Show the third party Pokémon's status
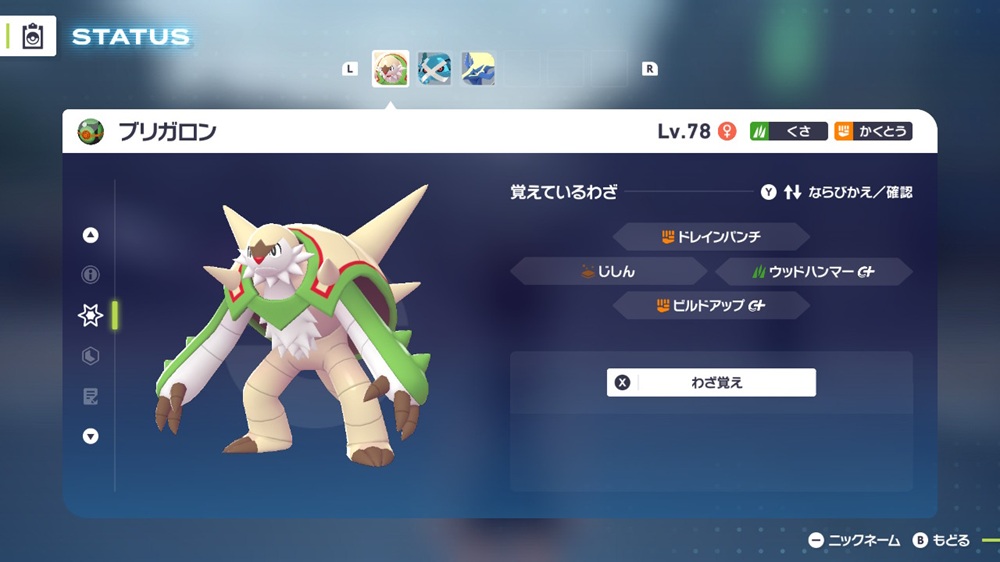This screenshot has height=562, width=1000. point(478,69)
